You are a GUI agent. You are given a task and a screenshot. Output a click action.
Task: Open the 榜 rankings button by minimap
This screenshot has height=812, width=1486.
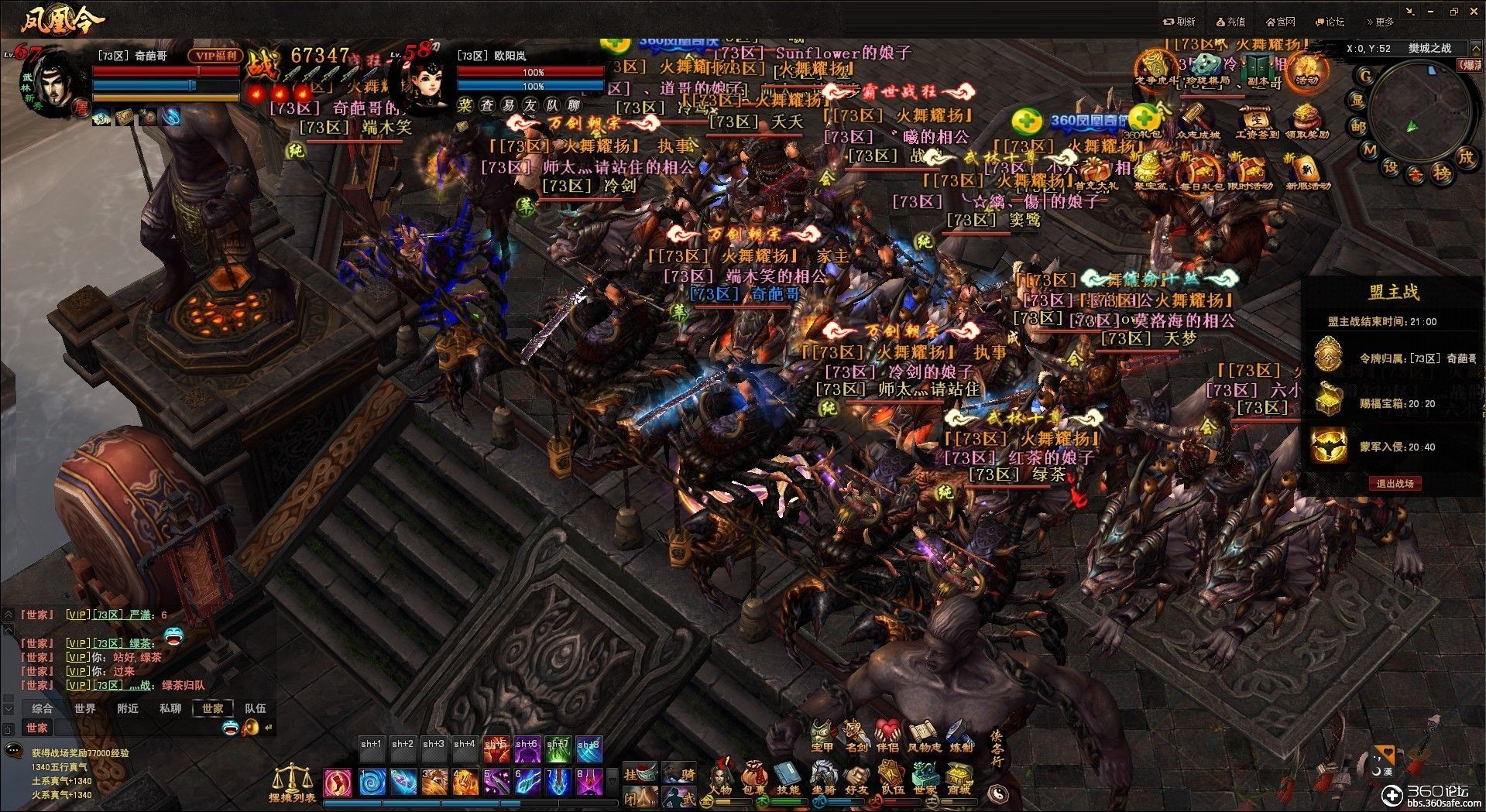[x=1441, y=173]
